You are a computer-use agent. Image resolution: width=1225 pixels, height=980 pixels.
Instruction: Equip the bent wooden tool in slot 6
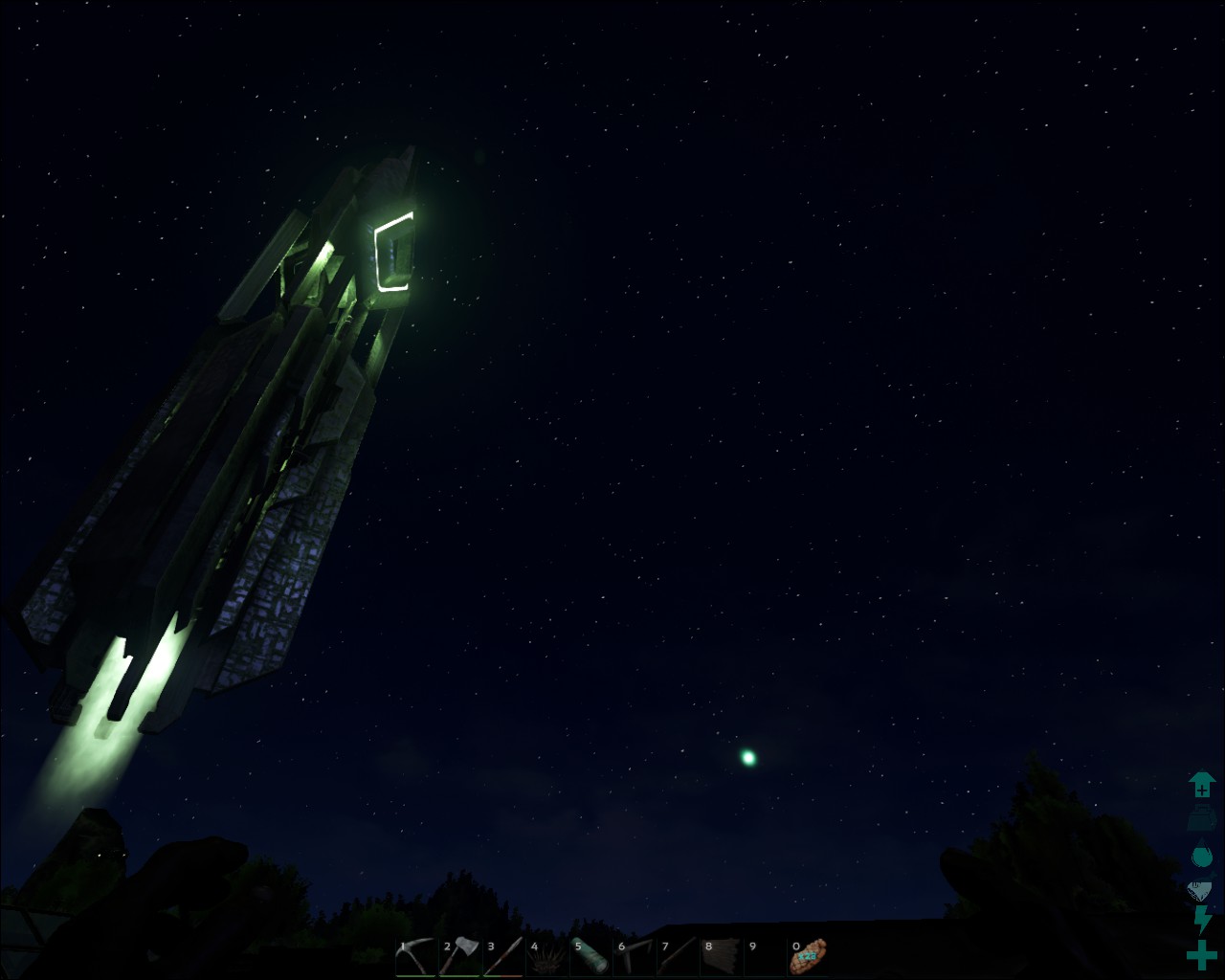[x=635, y=956]
